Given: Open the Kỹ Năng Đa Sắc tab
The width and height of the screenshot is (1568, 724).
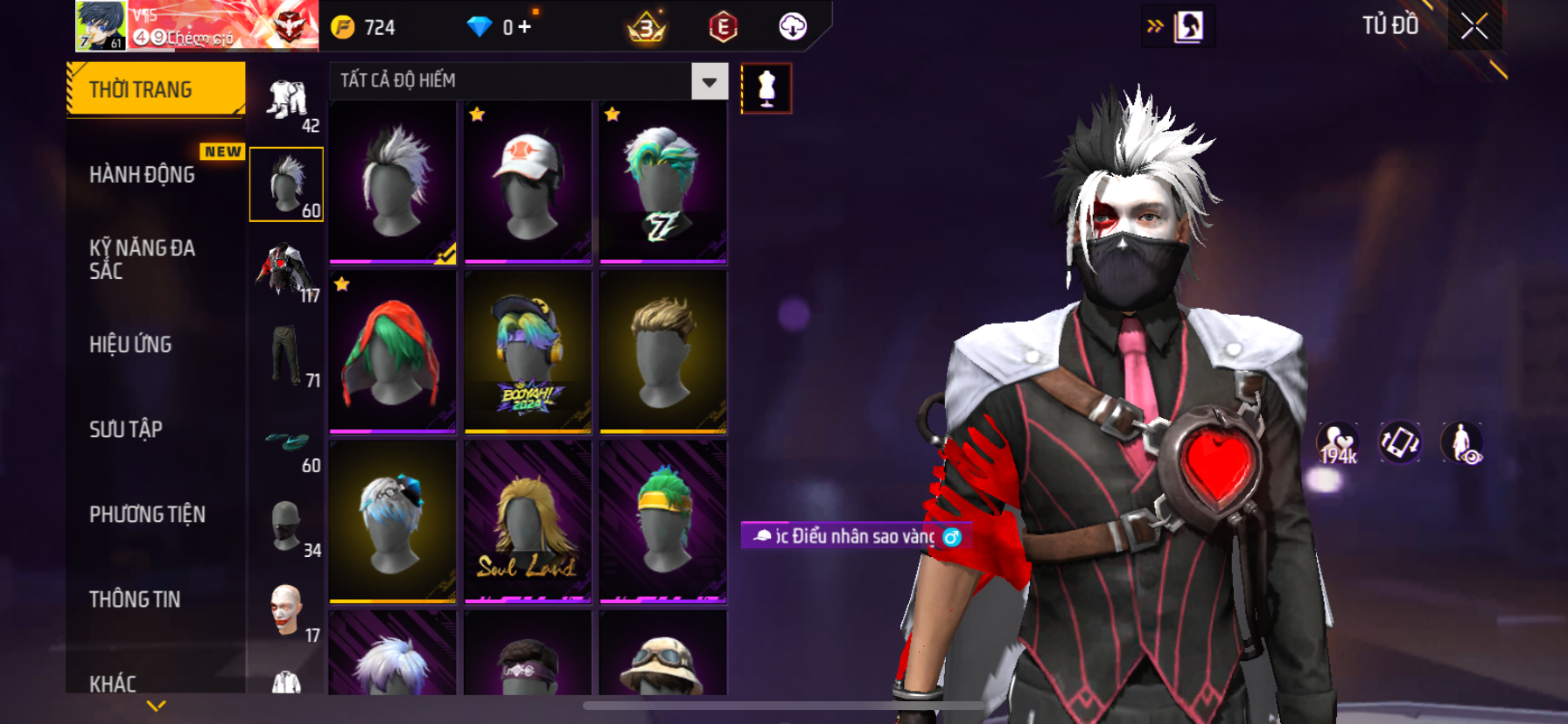Looking at the screenshot, I should pos(143,259).
